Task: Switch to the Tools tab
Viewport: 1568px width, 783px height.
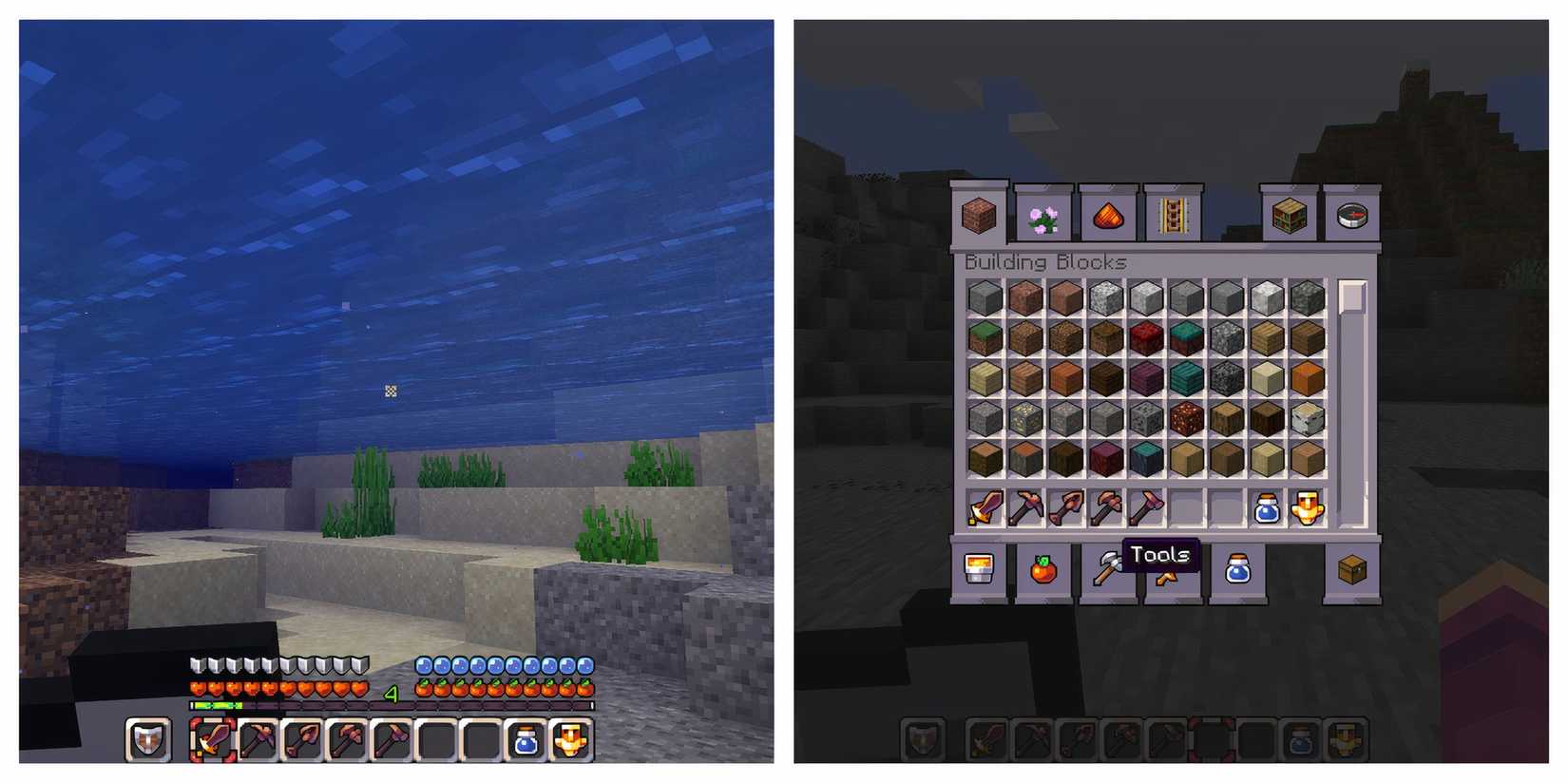Action: (x=1106, y=570)
